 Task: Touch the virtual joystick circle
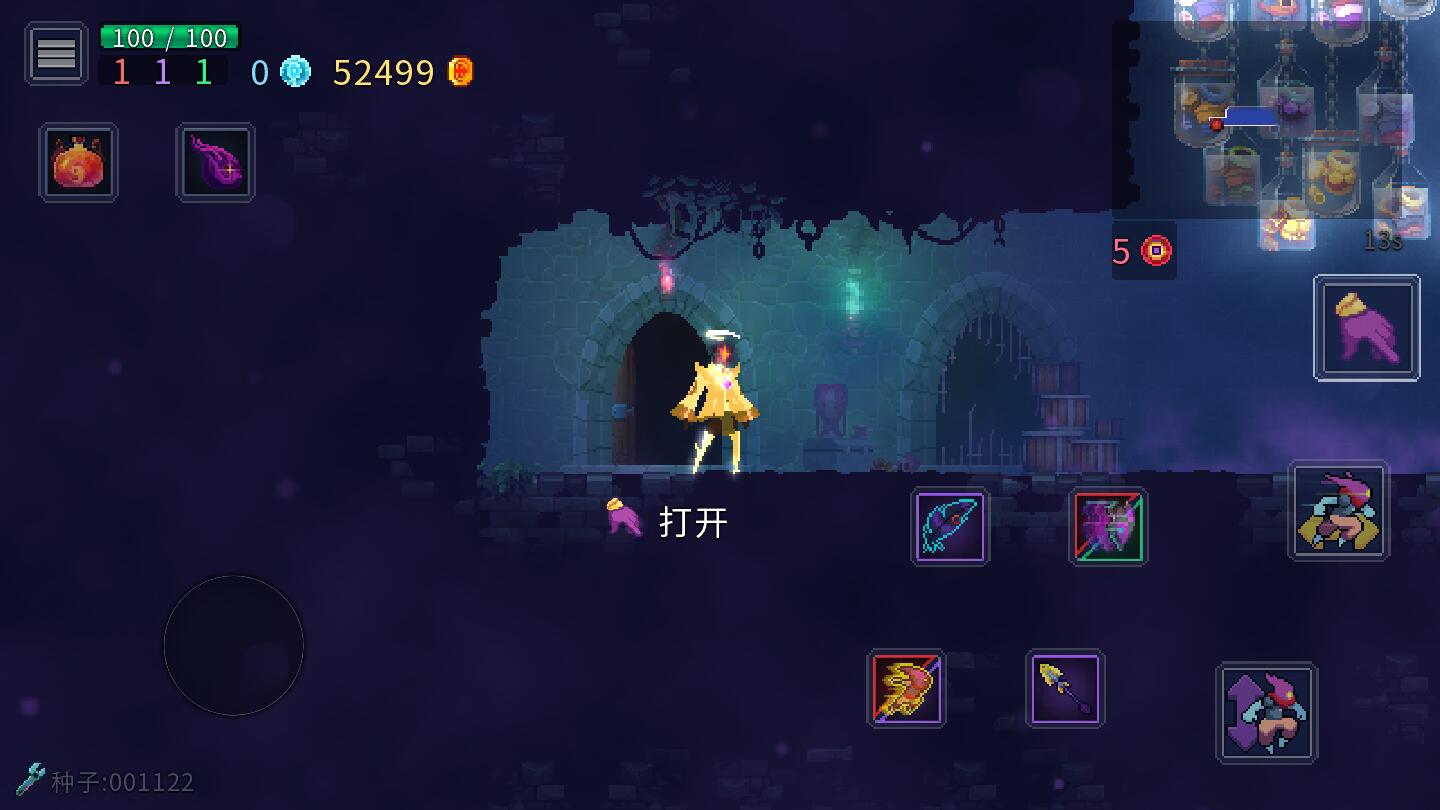(x=233, y=645)
